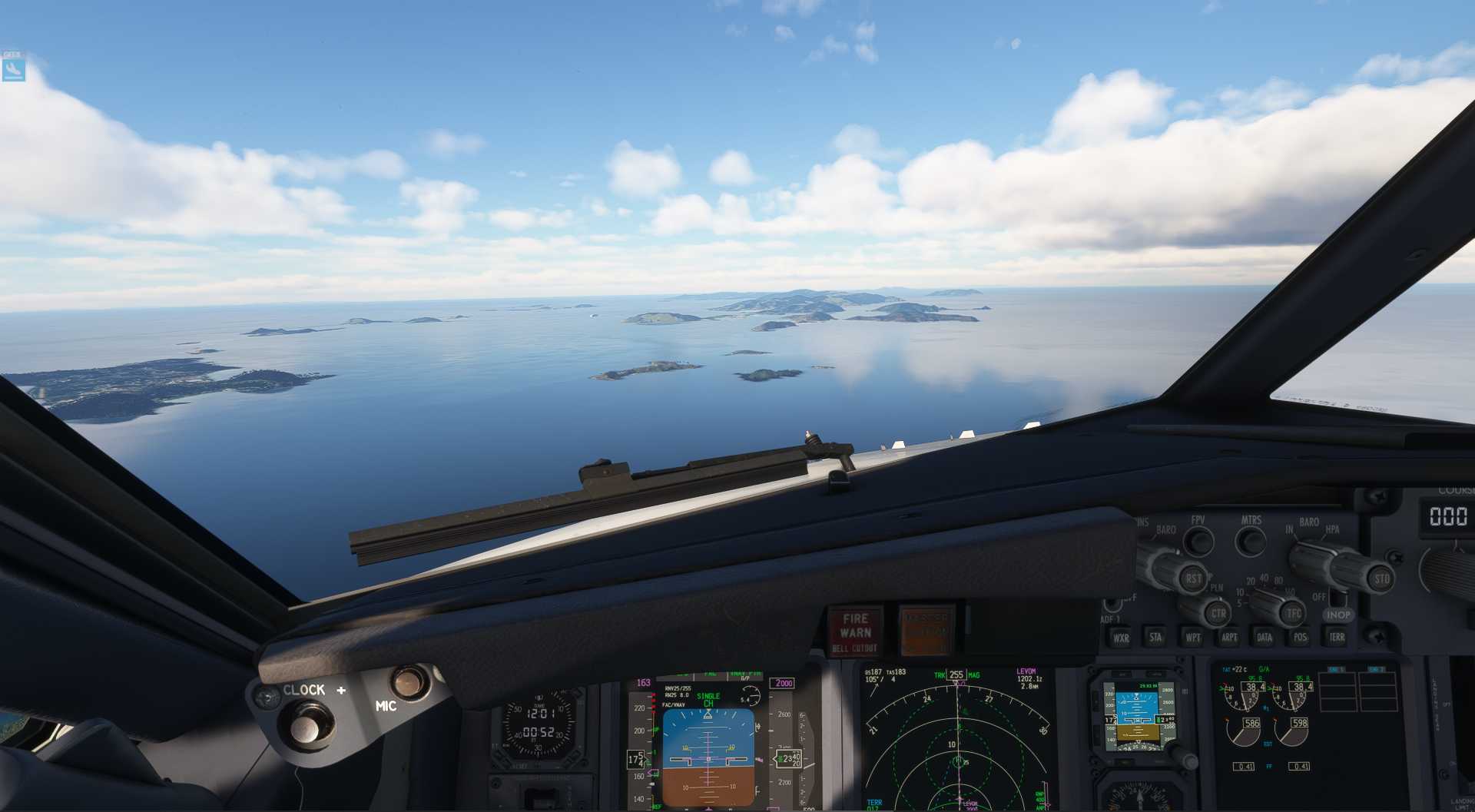Turn on the TERR terrain display
The width and height of the screenshot is (1475, 812).
(x=1337, y=637)
